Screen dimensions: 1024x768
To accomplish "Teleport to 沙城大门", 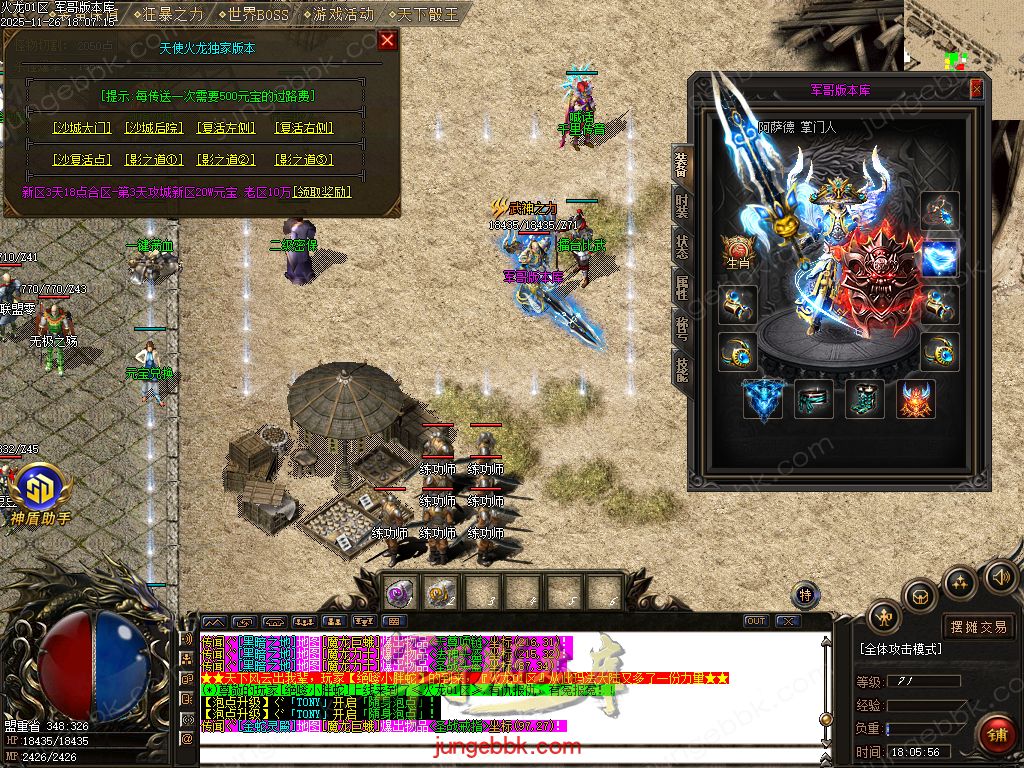I will pos(82,128).
